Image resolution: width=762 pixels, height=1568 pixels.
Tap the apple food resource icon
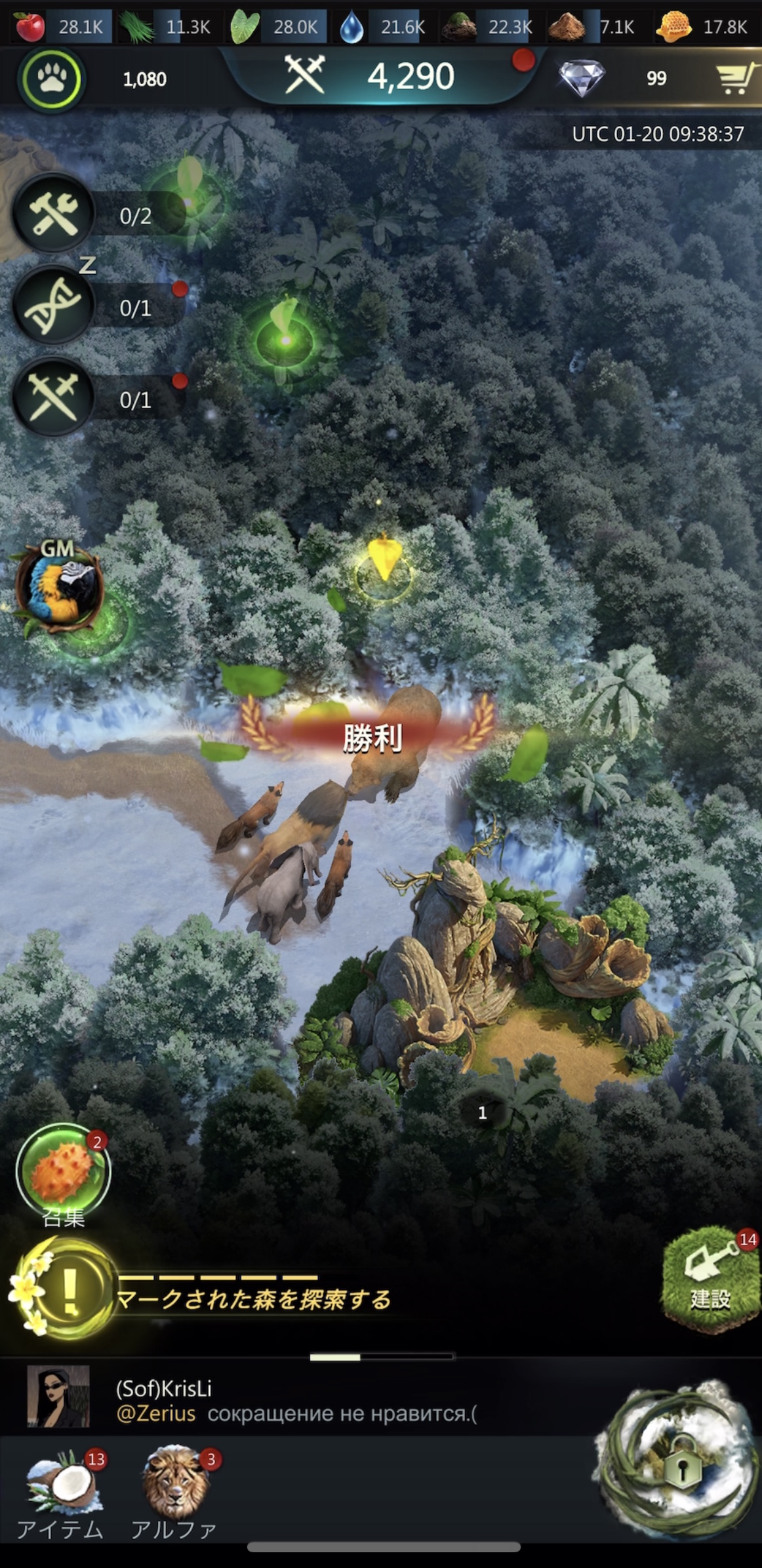[x=29, y=26]
